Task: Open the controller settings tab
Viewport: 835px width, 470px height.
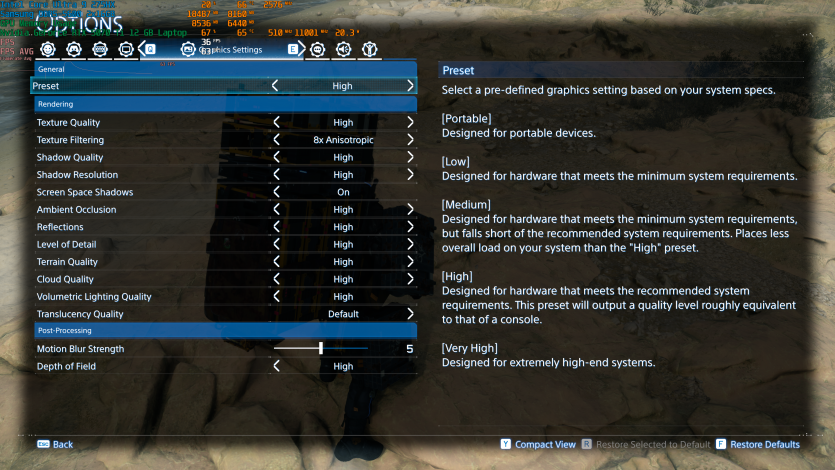Action: click(73, 48)
